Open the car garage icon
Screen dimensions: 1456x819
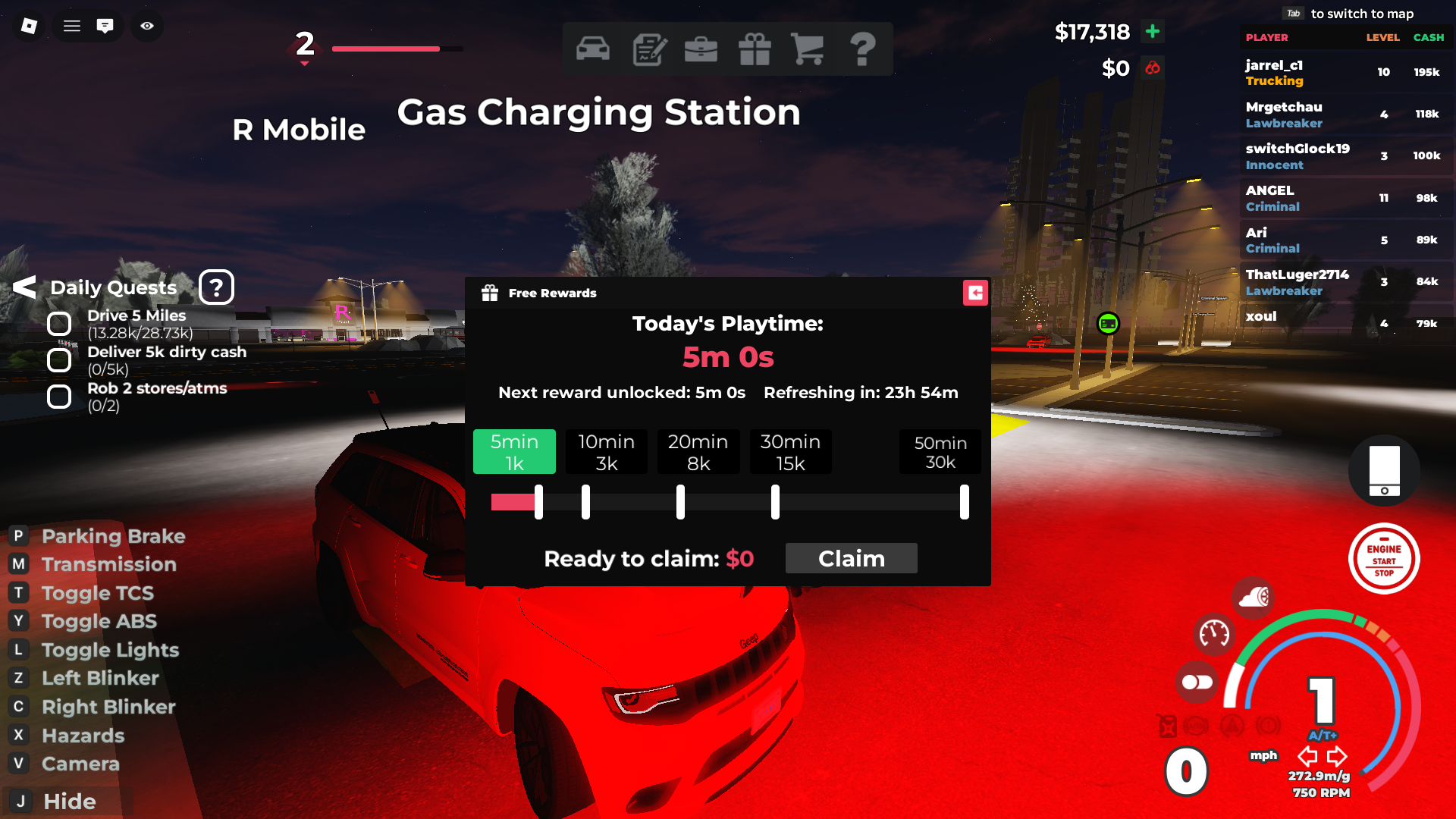592,49
